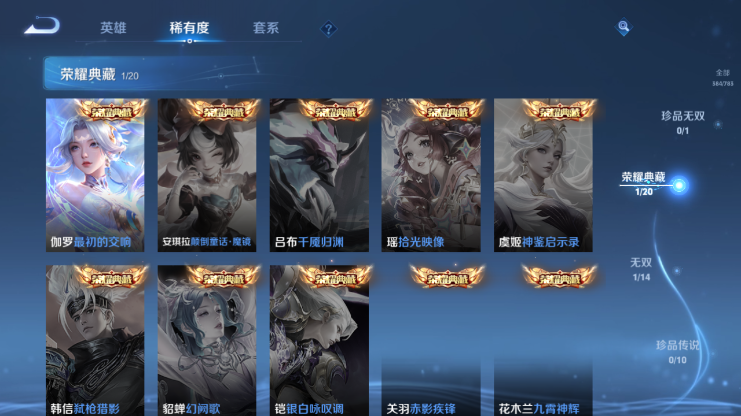Image resolution: width=741 pixels, height=416 pixels.
Task: Go to the 珍品传说 rarity category
Action: click(x=677, y=351)
